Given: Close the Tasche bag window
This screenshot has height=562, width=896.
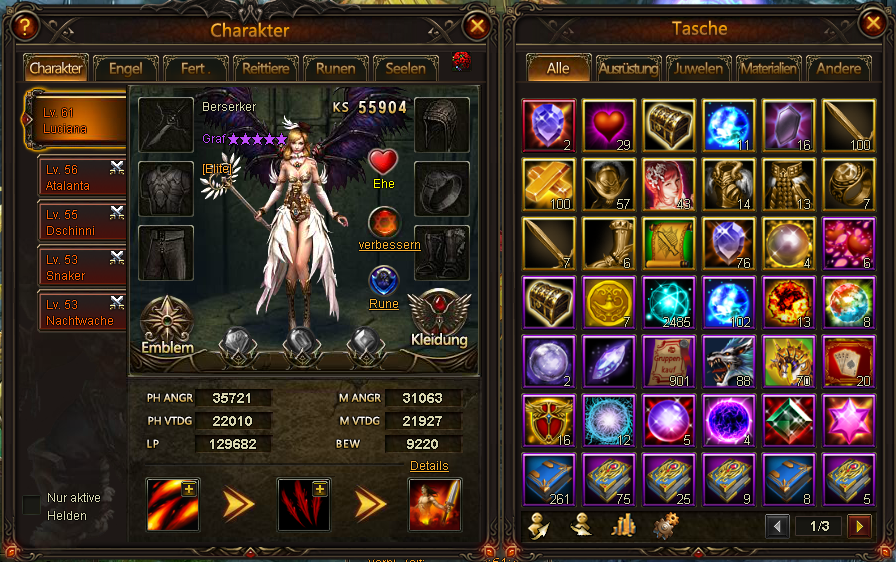Looking at the screenshot, I should tap(870, 23).
